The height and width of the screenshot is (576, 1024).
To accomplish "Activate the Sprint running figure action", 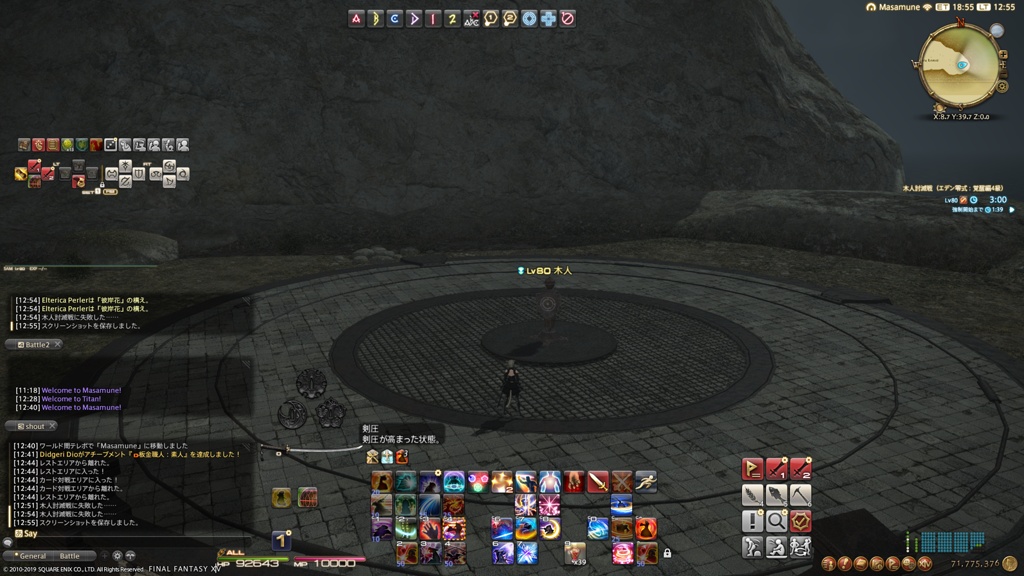I will click(646, 481).
